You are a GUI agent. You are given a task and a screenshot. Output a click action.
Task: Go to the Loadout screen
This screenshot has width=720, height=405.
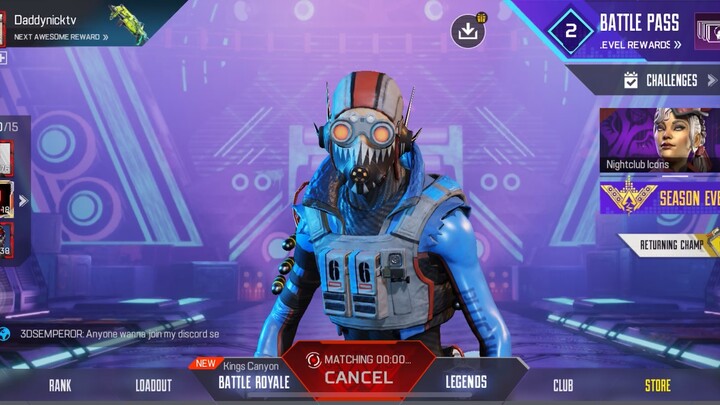pos(153,385)
